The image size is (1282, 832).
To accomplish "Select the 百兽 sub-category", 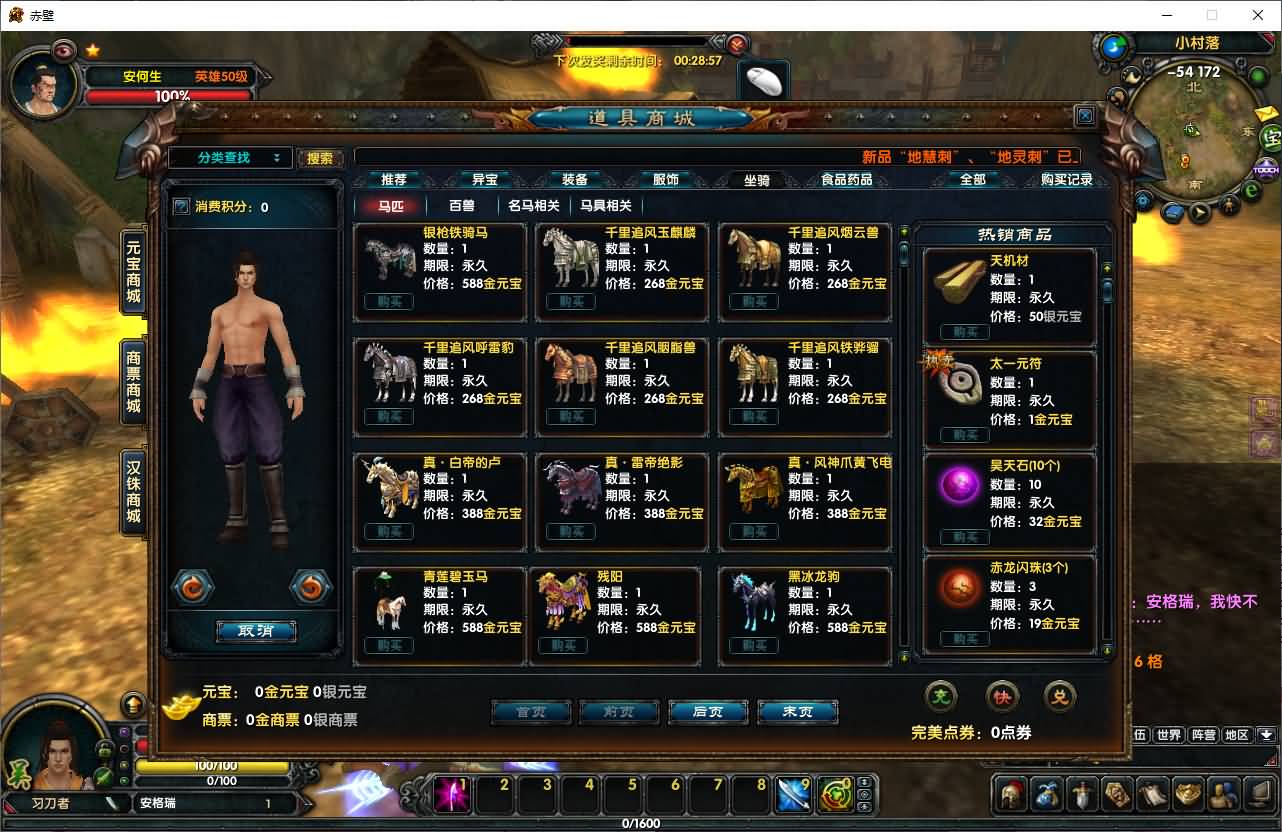I will tap(462, 206).
